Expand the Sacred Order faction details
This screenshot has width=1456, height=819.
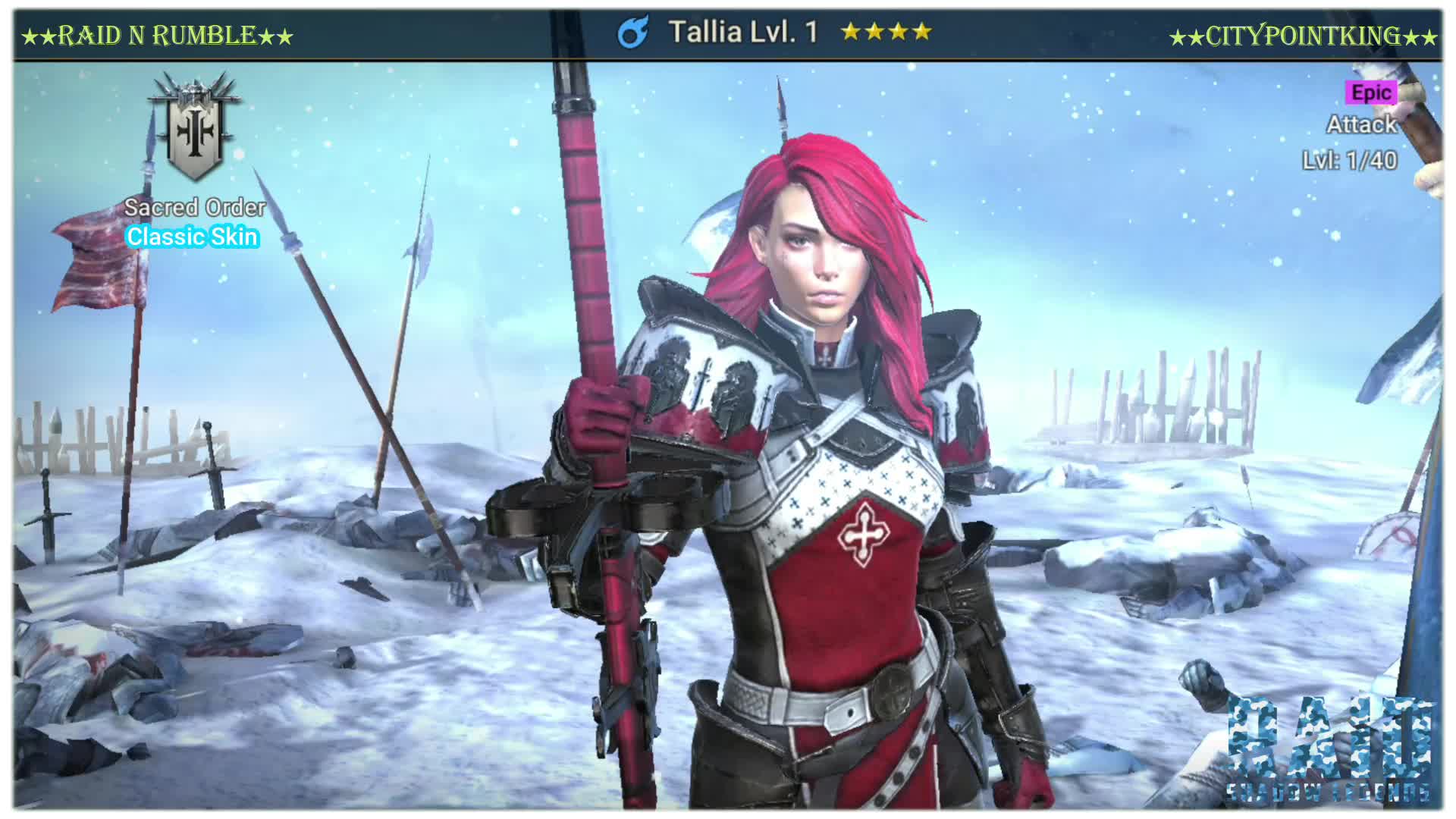193,207
